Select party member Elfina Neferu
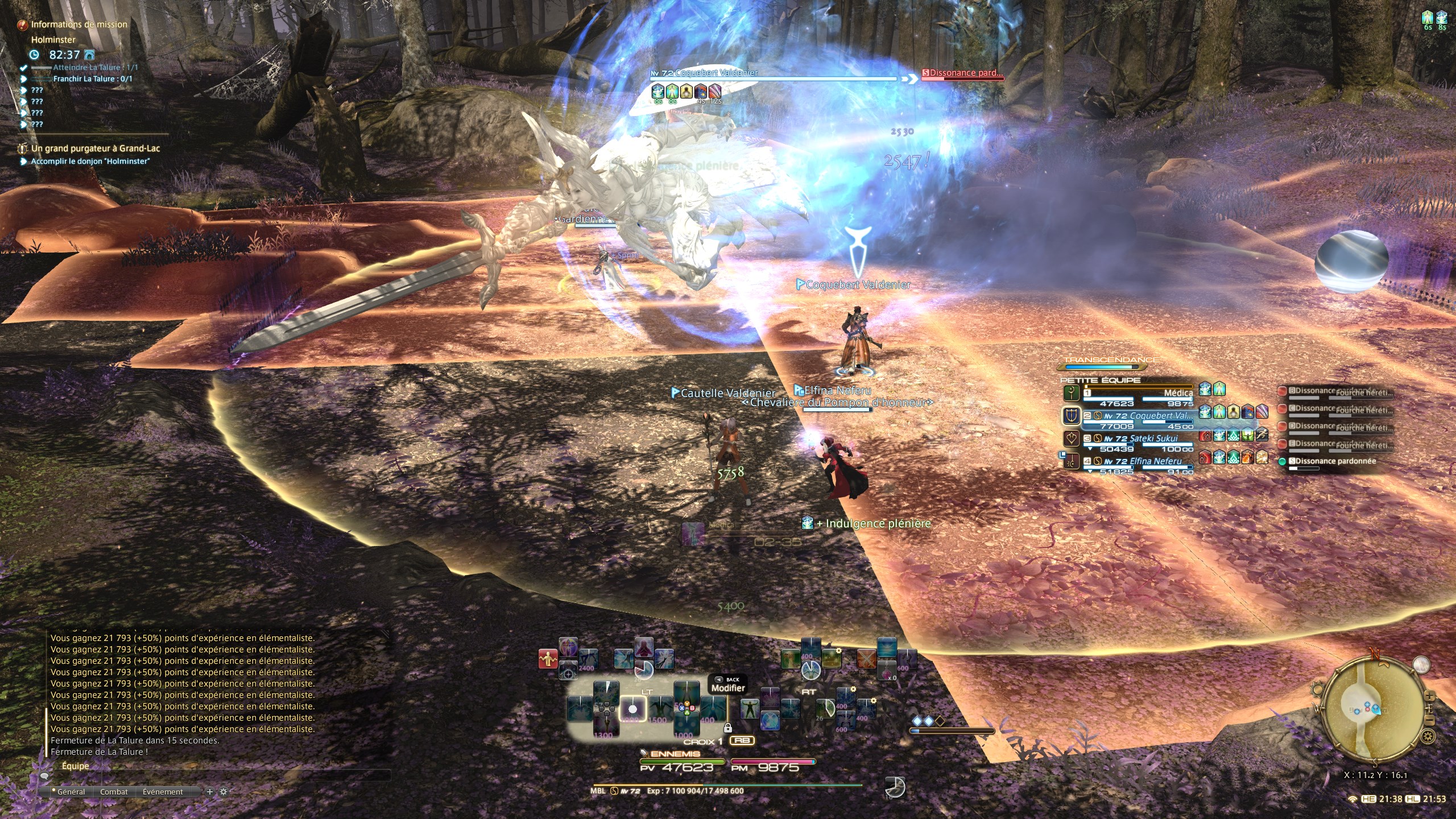The width and height of the screenshot is (1456, 819). (x=1143, y=461)
